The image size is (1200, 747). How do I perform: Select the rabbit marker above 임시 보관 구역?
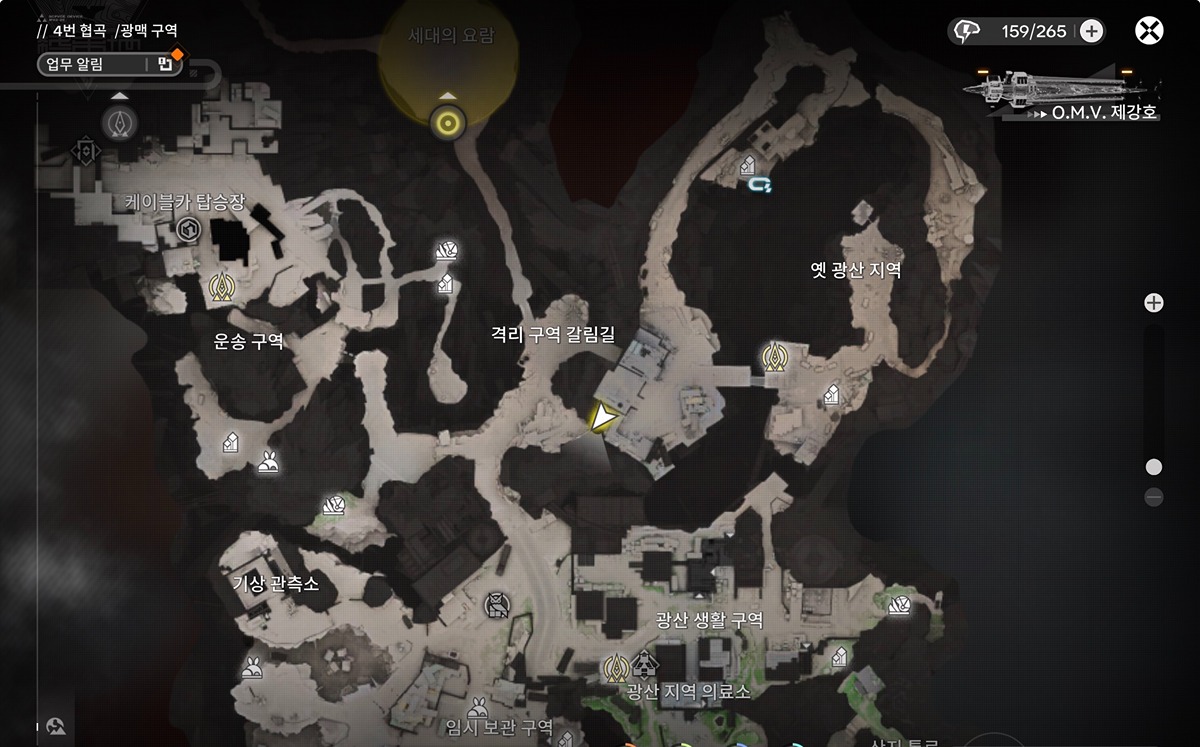coord(478,705)
